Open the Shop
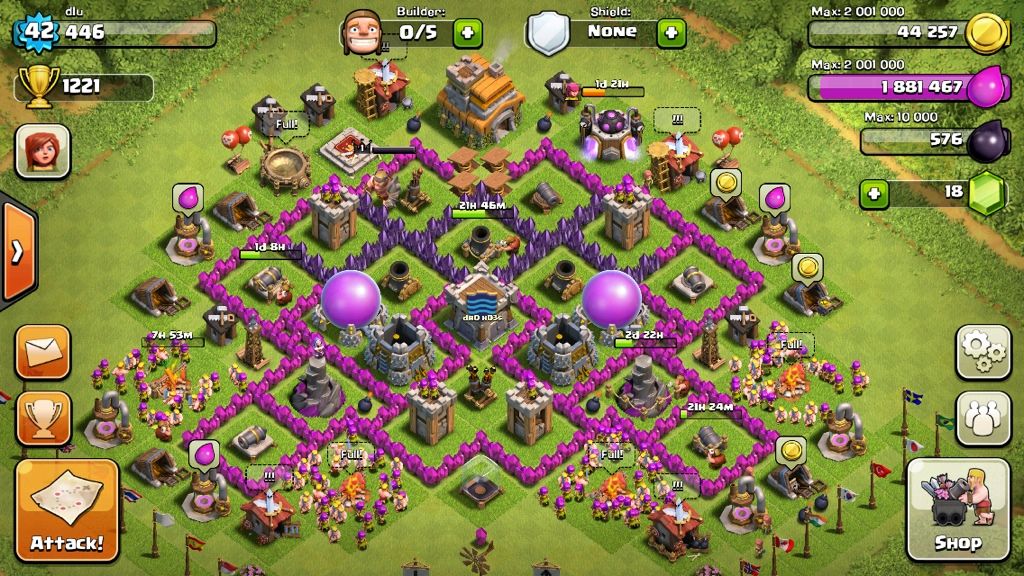 (x=957, y=510)
